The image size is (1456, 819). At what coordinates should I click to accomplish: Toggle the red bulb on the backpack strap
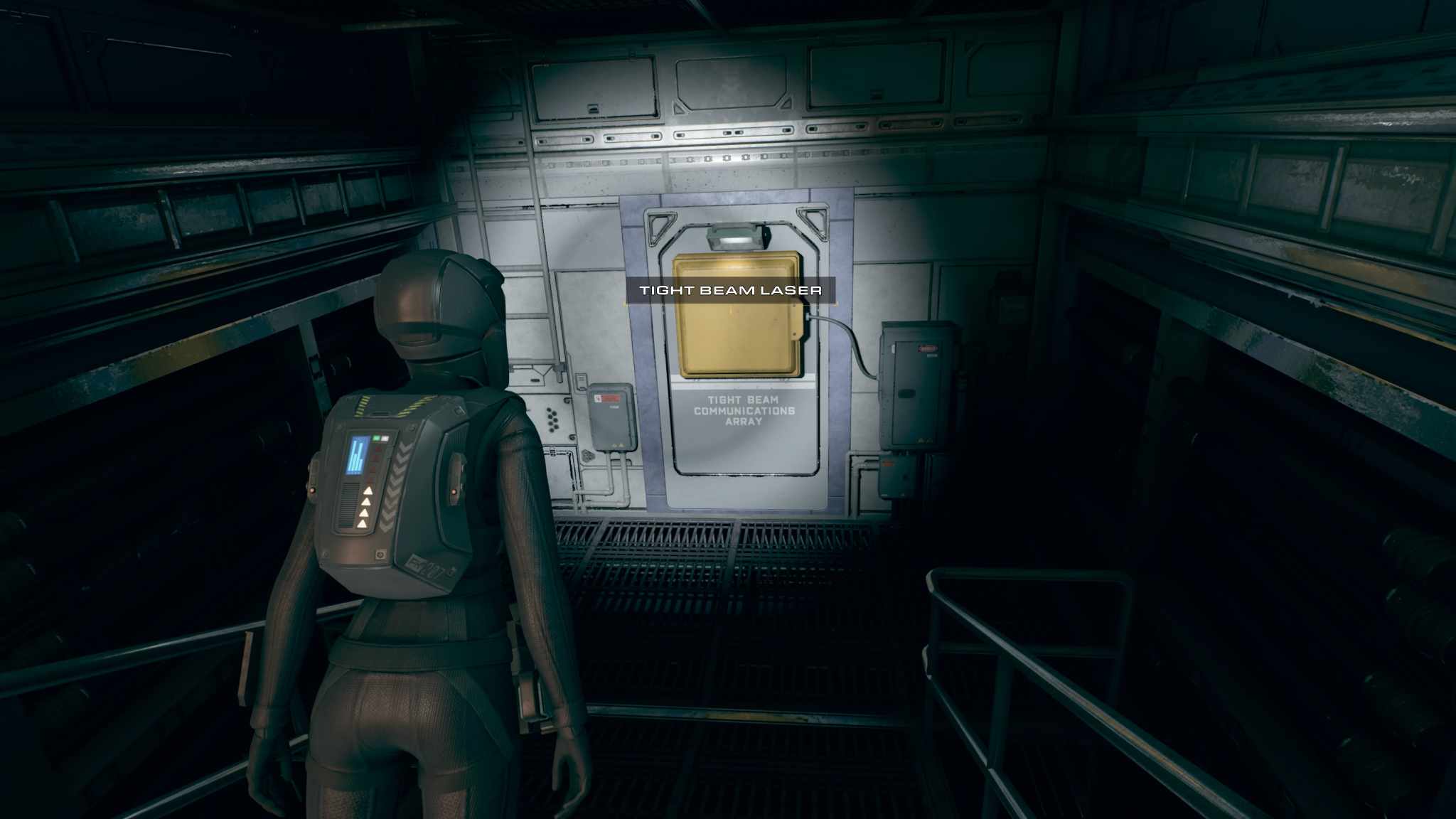(x=454, y=492)
